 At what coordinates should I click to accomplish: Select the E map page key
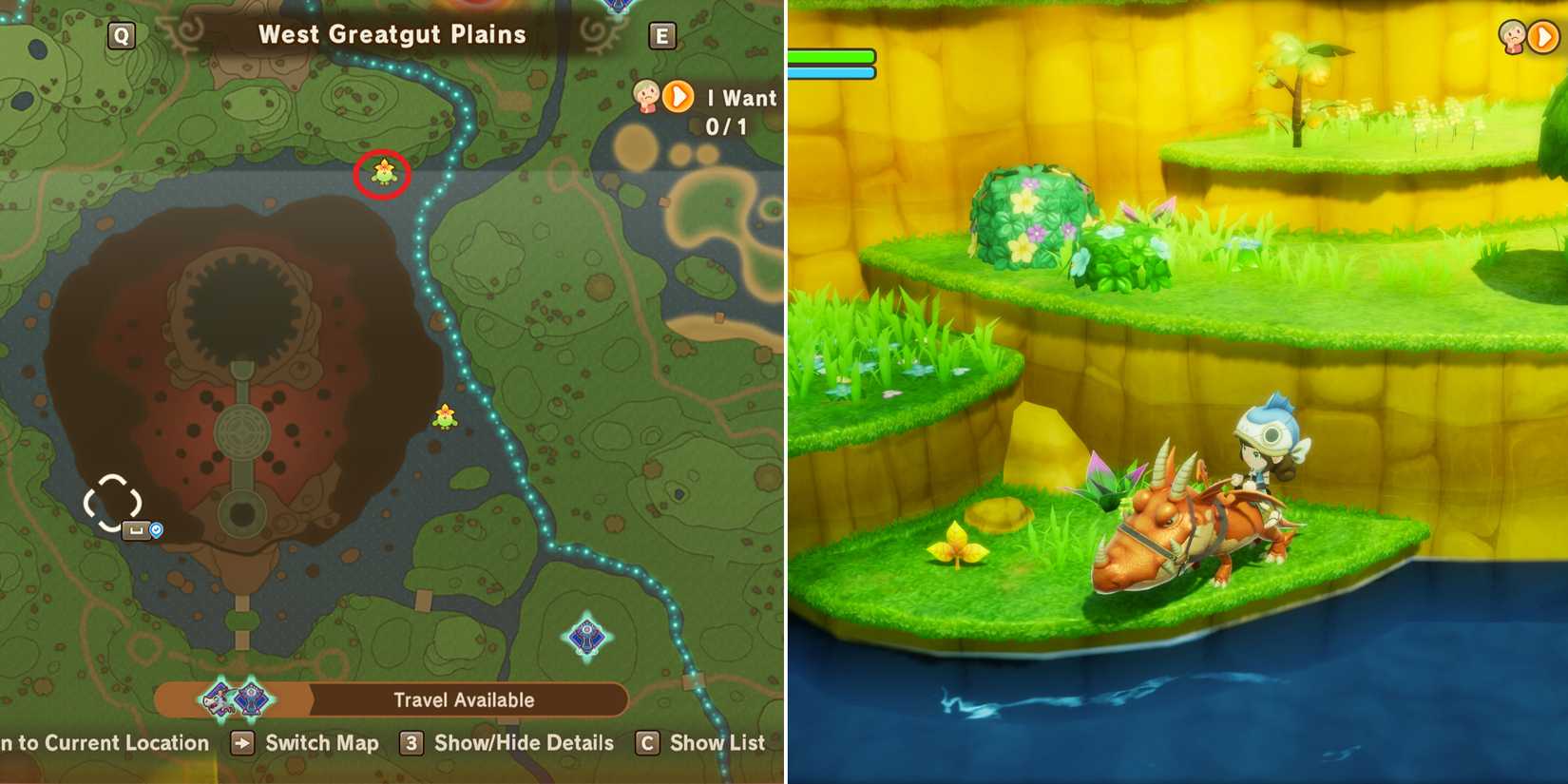pyautogui.click(x=663, y=35)
